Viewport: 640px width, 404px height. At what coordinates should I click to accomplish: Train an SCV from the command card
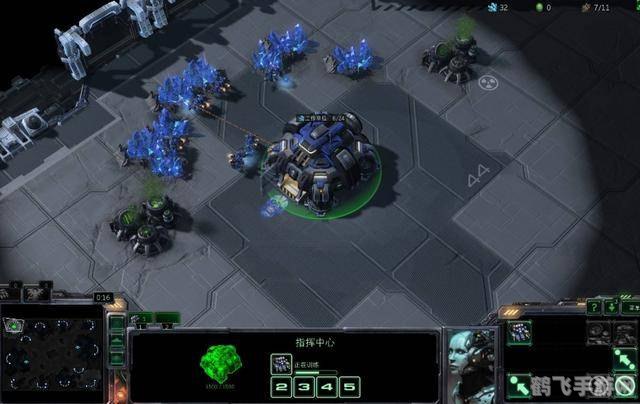click(x=519, y=332)
